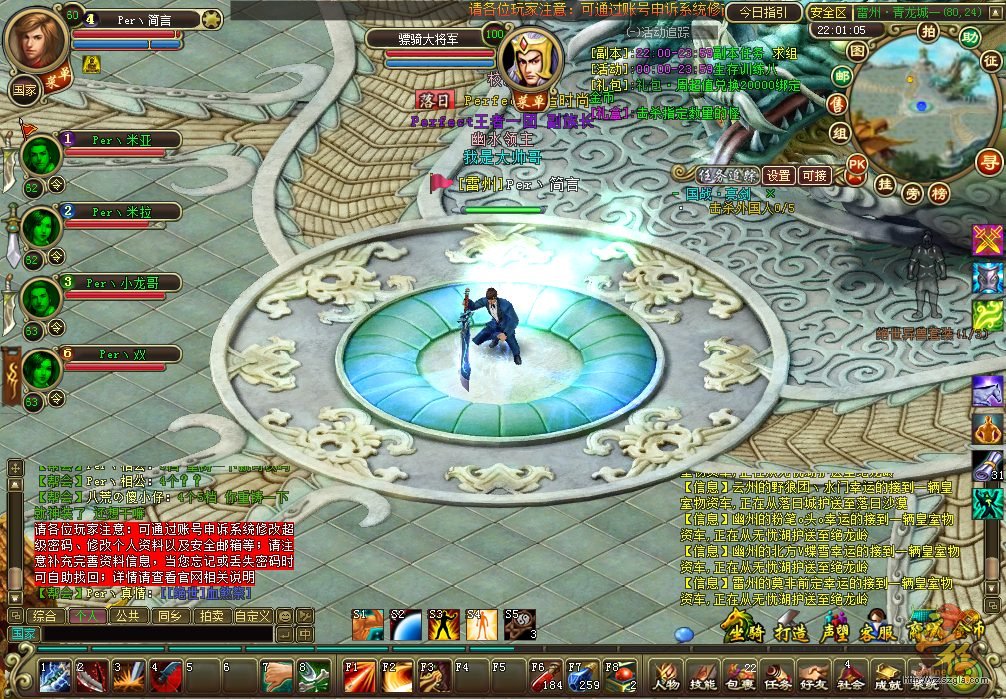The image size is (1006, 699).
Task: Open the 任务 quest log
Action: 777,675
